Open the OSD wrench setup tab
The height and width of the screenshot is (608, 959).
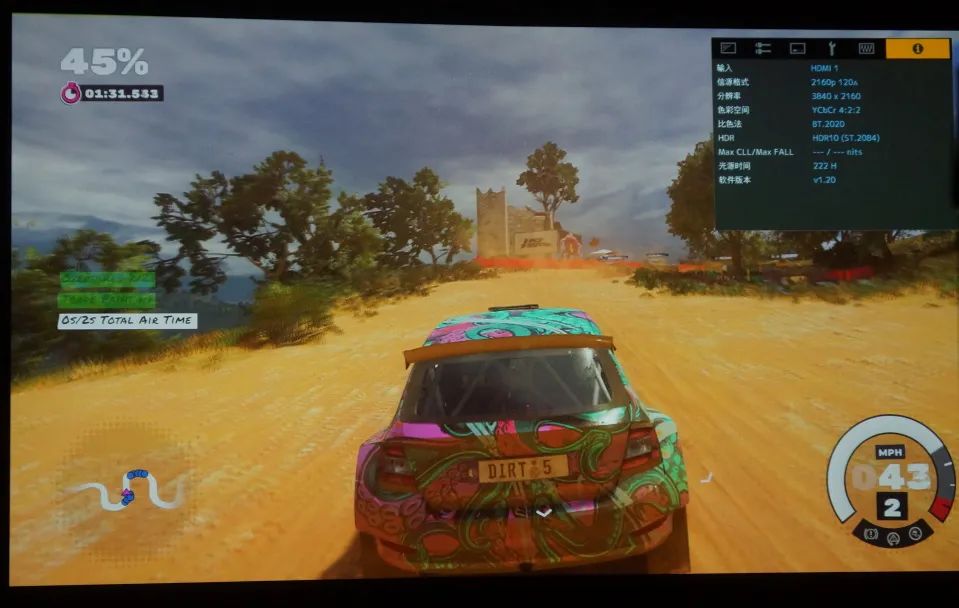tap(831, 48)
